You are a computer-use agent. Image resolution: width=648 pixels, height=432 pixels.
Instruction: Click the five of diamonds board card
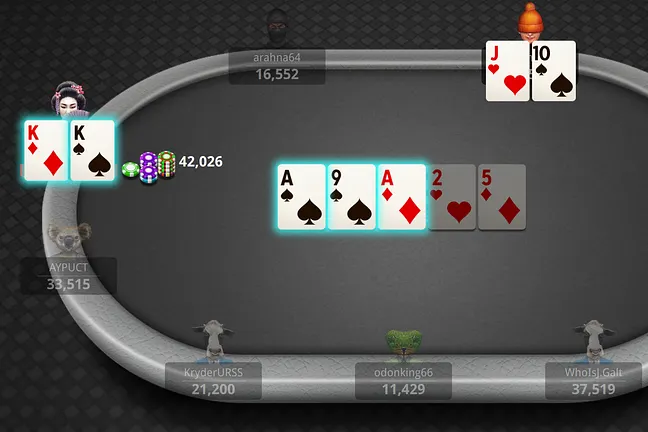tap(502, 197)
